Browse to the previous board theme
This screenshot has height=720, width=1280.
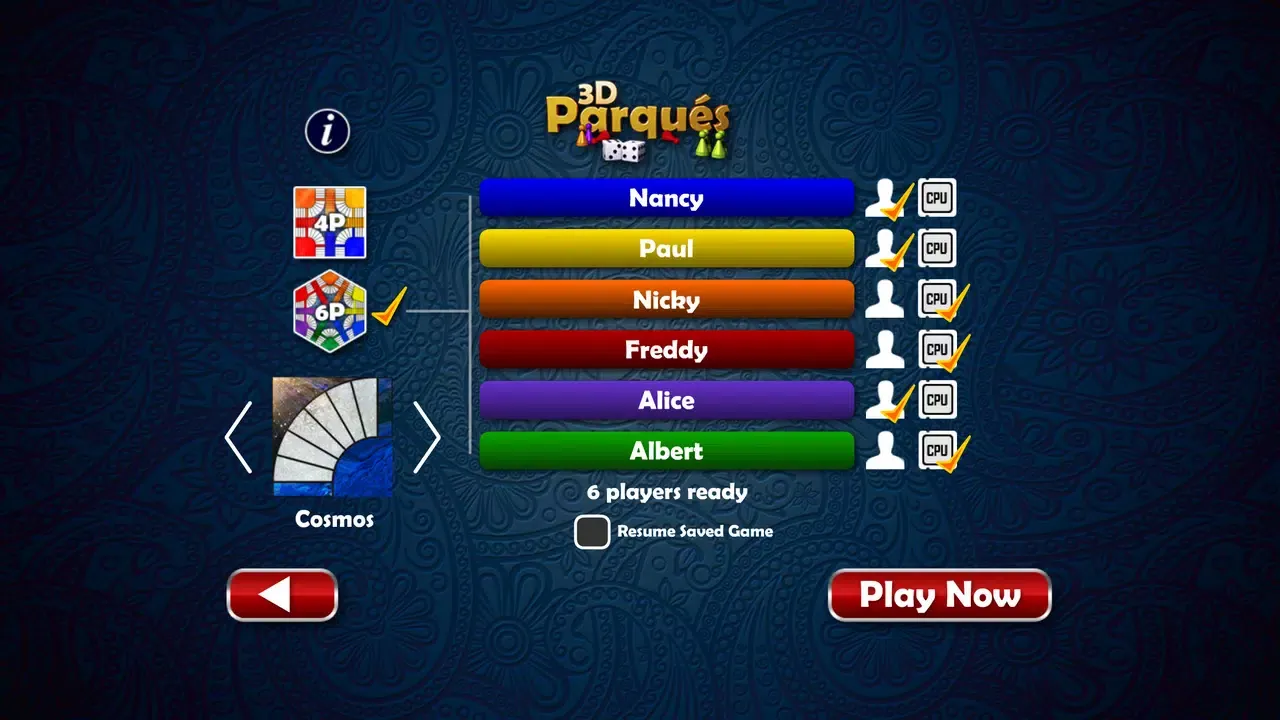pyautogui.click(x=238, y=437)
